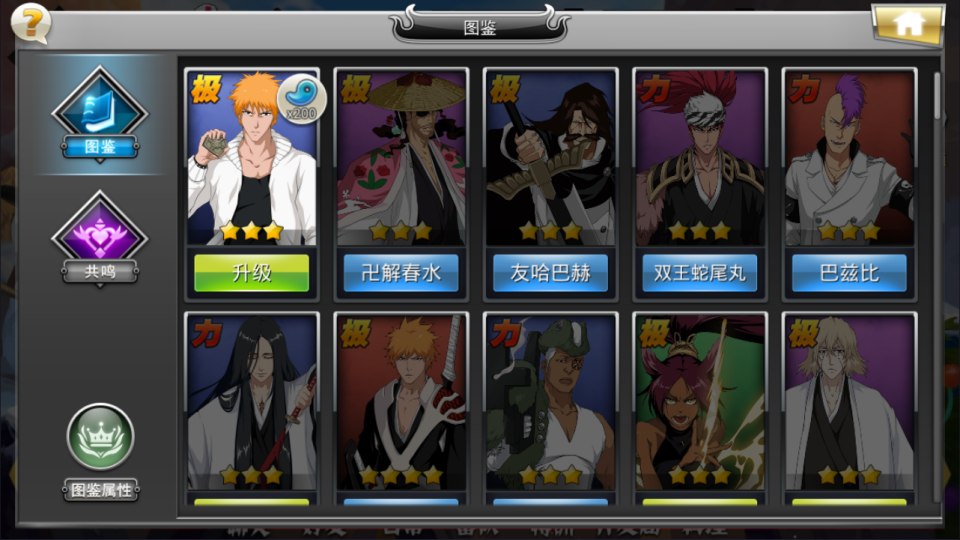Select the green-capped soldier character card

(550, 402)
